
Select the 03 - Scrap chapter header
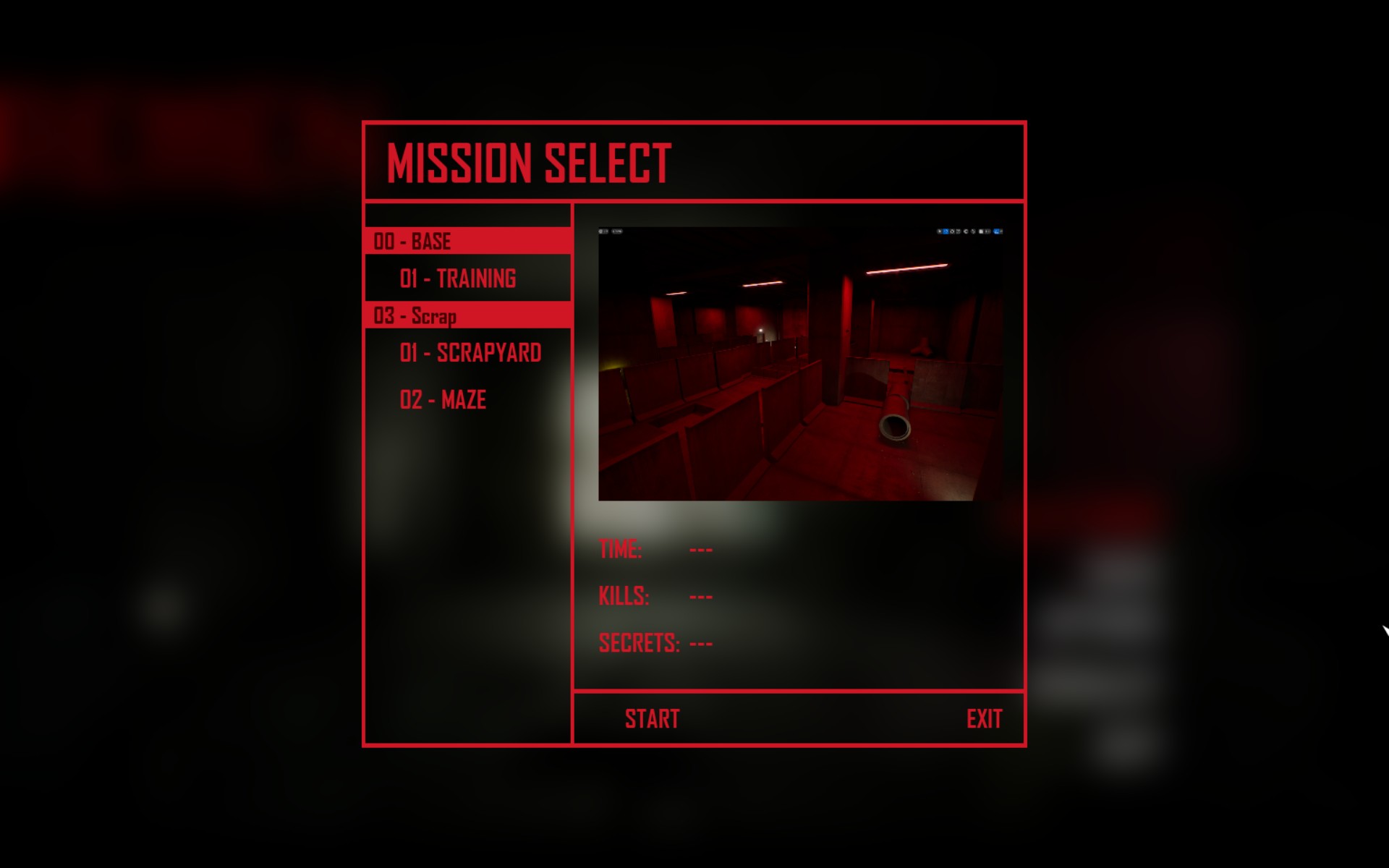click(x=467, y=316)
